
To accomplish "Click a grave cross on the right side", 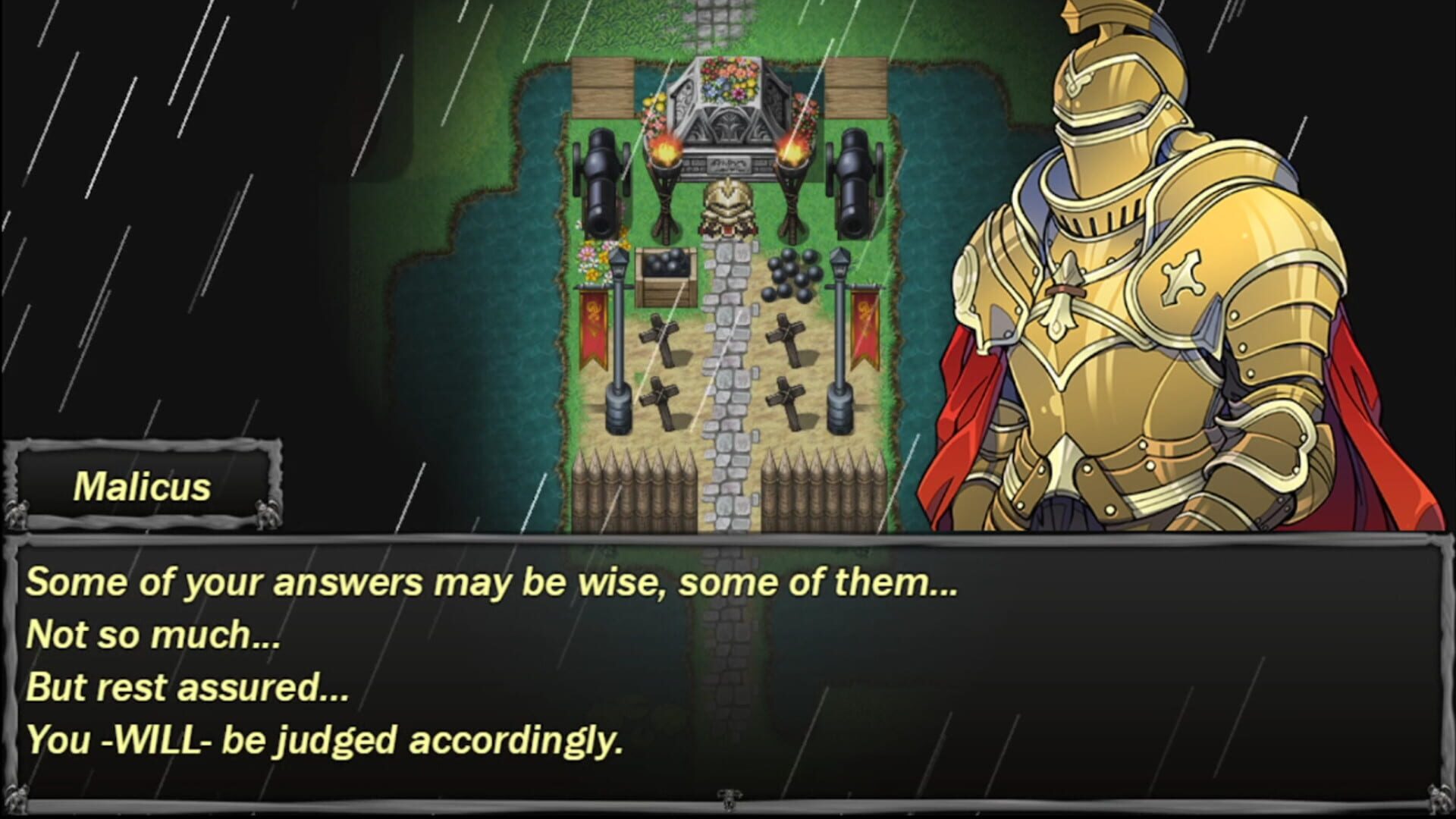I will point(785,337).
